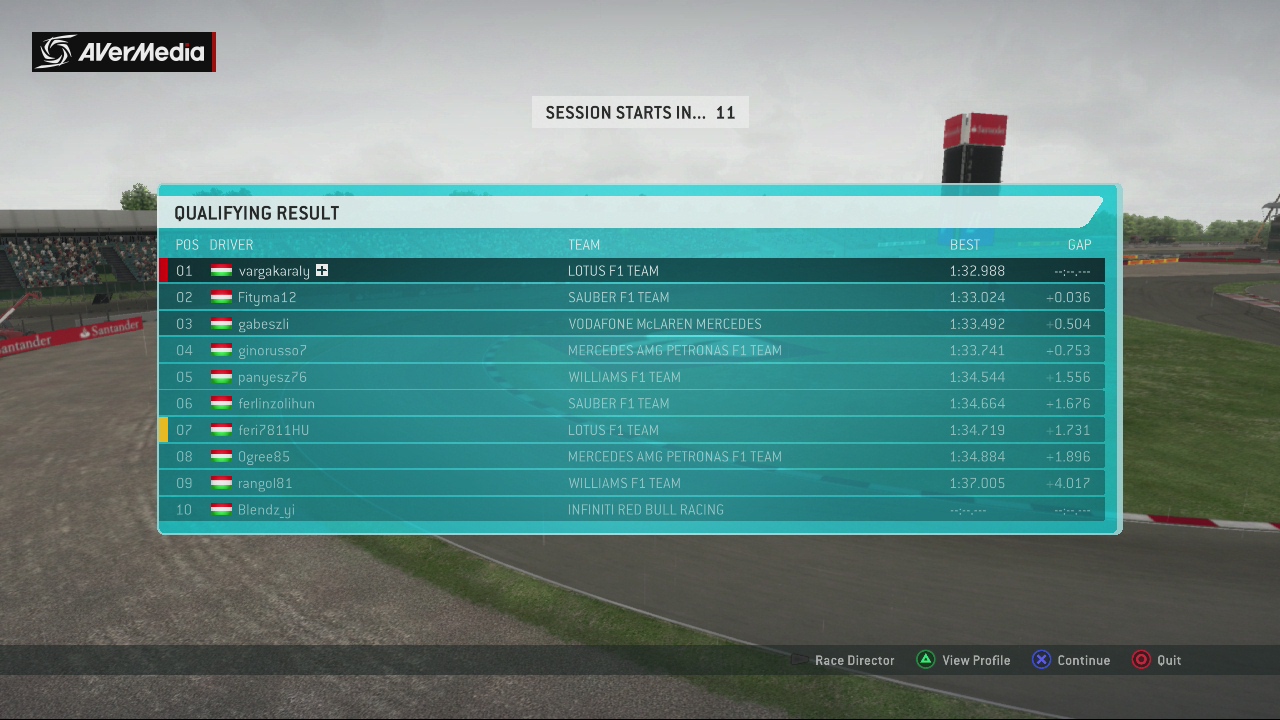Choose rangol81's ninth place row
Image resolution: width=1280 pixels, height=720 pixels.
[630, 483]
